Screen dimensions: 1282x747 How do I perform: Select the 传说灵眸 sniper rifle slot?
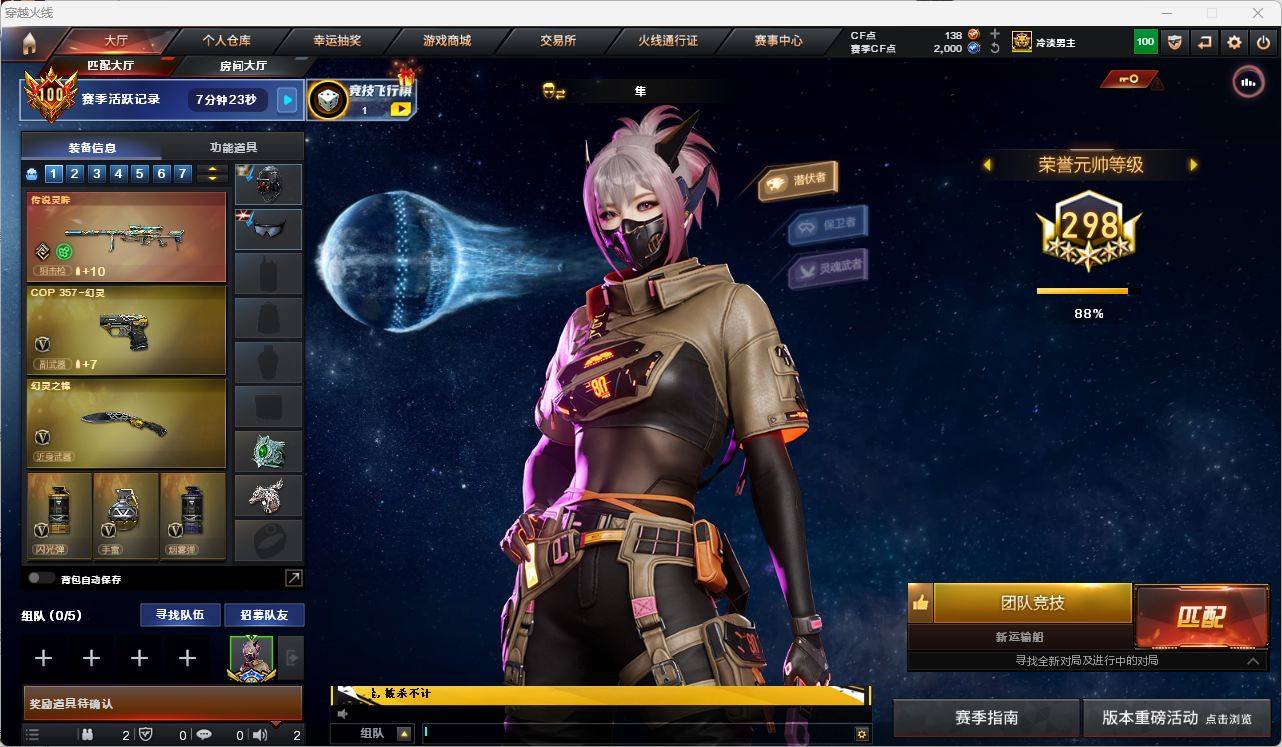pyautogui.click(x=126, y=236)
